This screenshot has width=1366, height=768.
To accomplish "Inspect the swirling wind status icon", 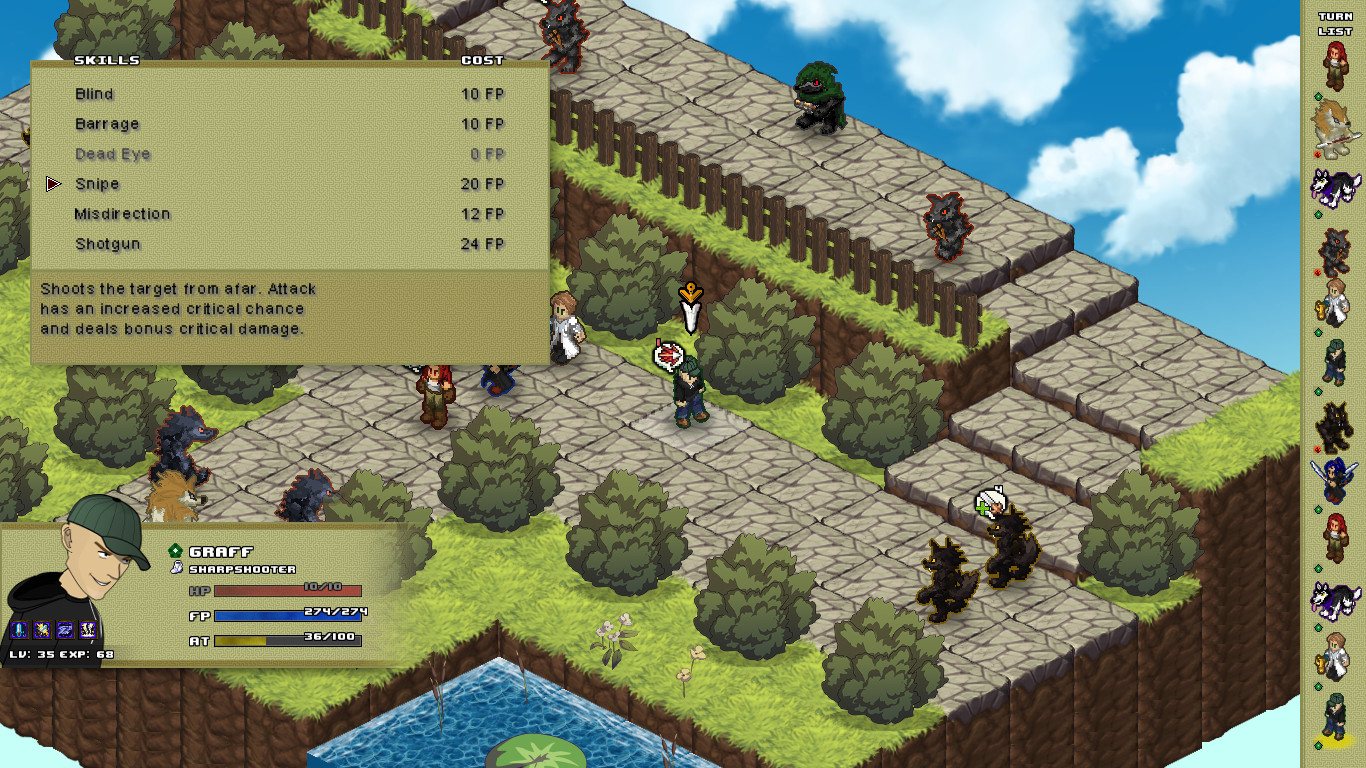I will [64, 629].
